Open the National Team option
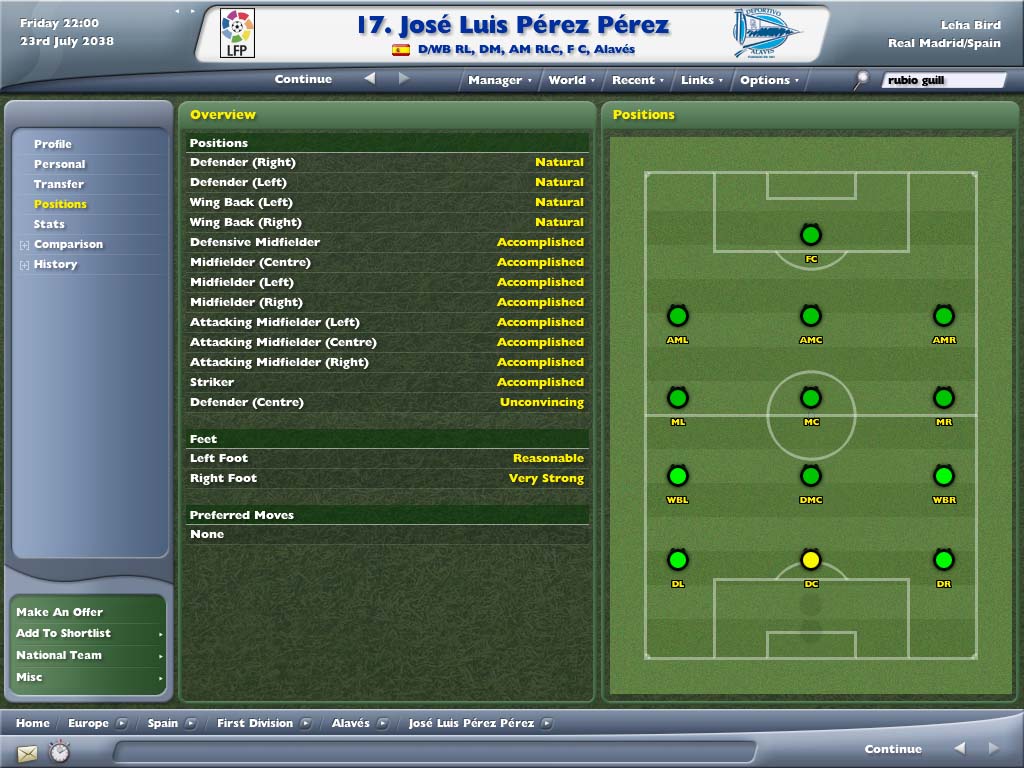The height and width of the screenshot is (768, 1024). pos(59,655)
